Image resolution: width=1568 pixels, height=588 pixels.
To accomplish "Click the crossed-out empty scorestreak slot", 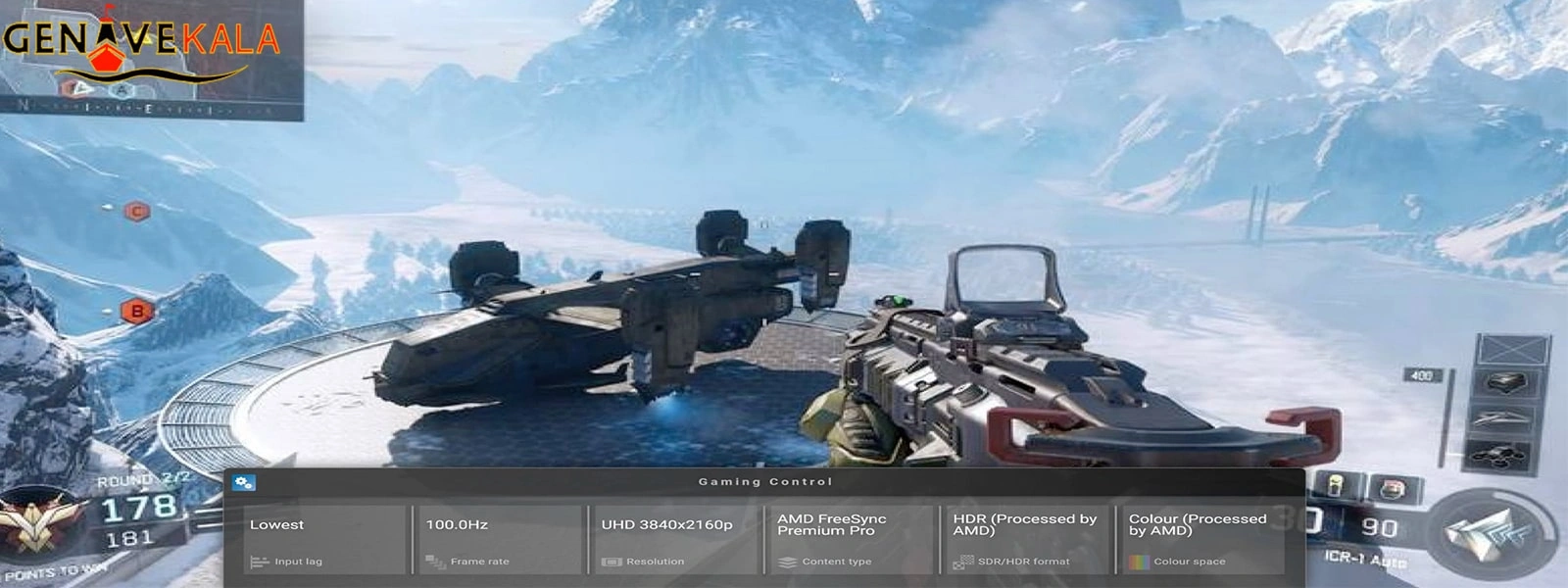I will (1510, 348).
